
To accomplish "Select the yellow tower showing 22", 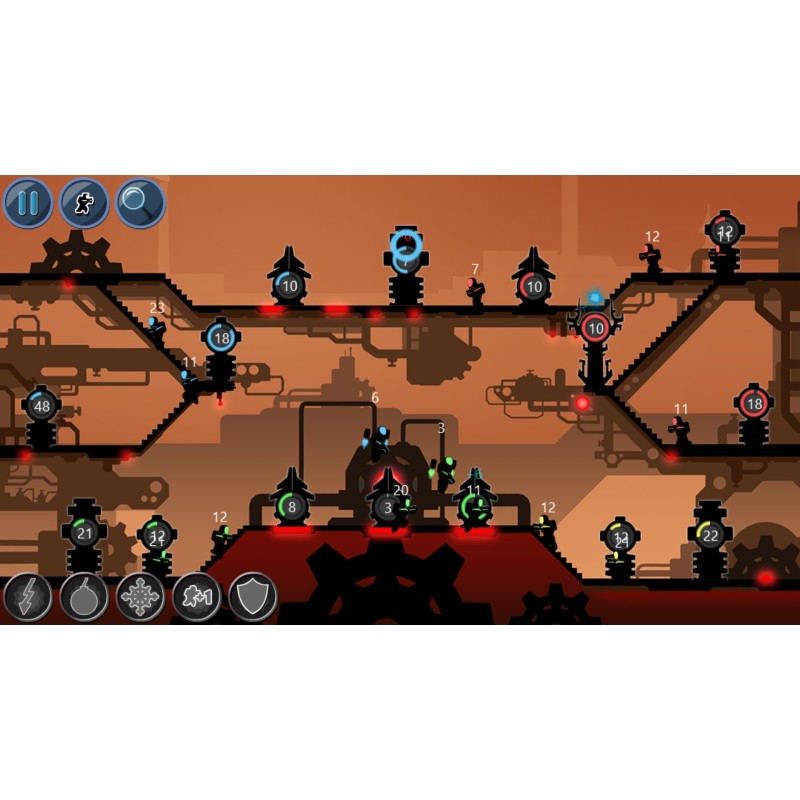I will coord(710,536).
